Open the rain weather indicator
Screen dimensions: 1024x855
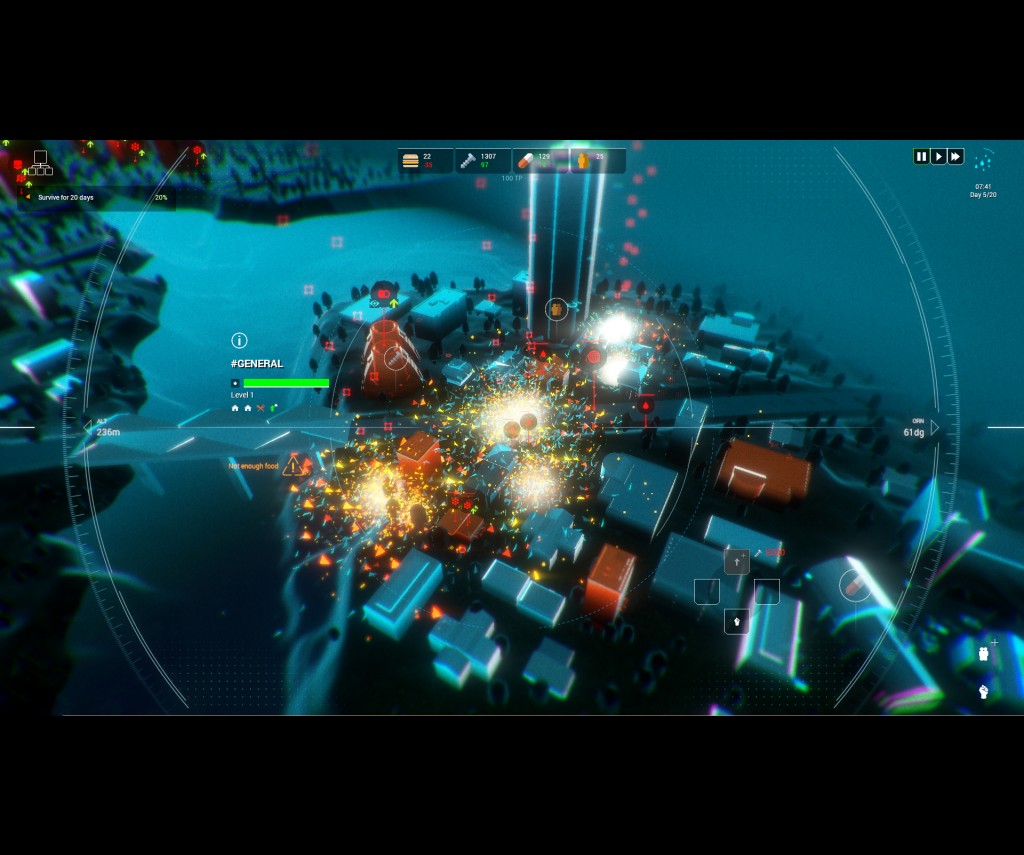tap(984, 160)
